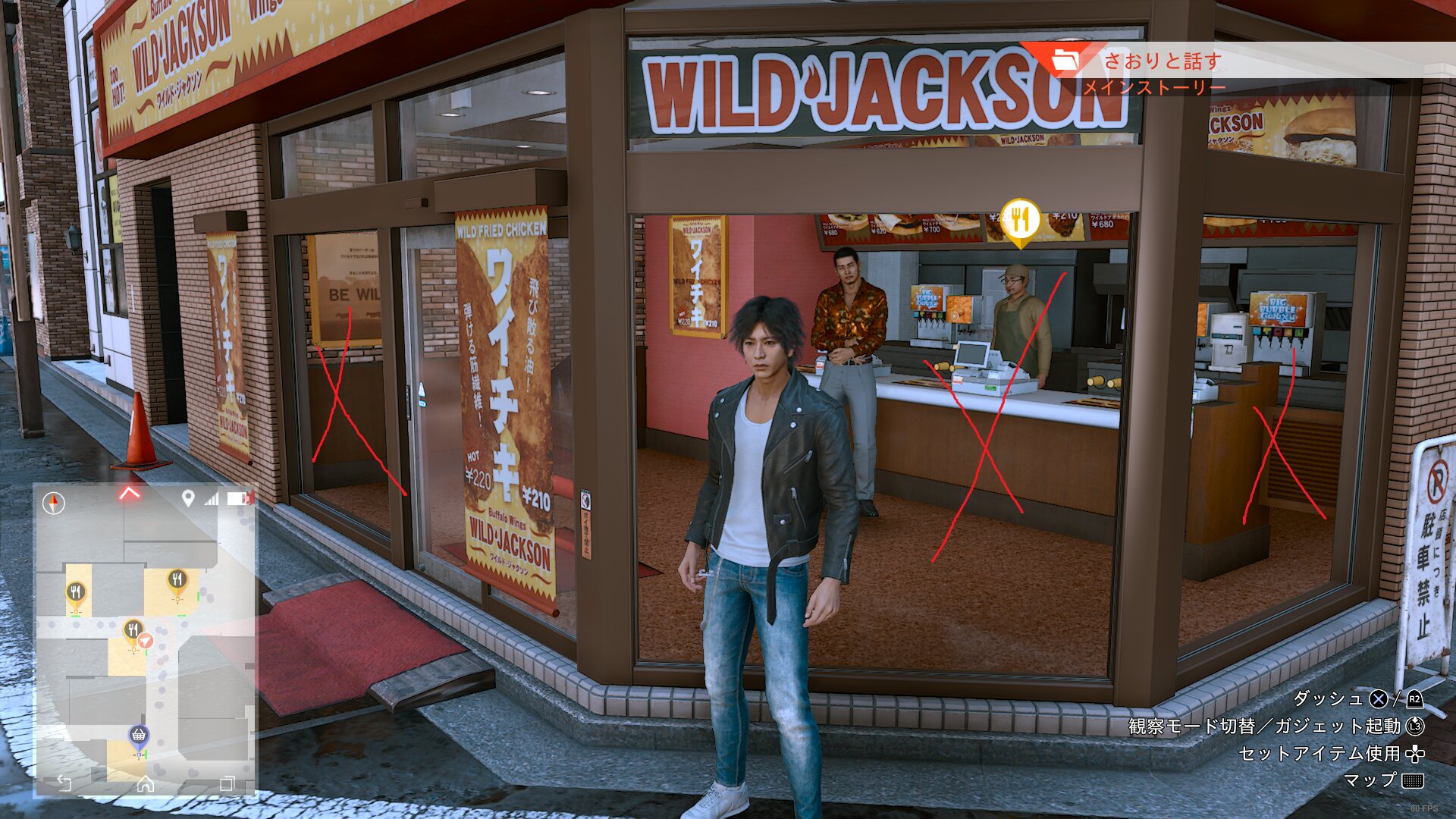Select the location pin icon on the minimap

pyautogui.click(x=188, y=498)
